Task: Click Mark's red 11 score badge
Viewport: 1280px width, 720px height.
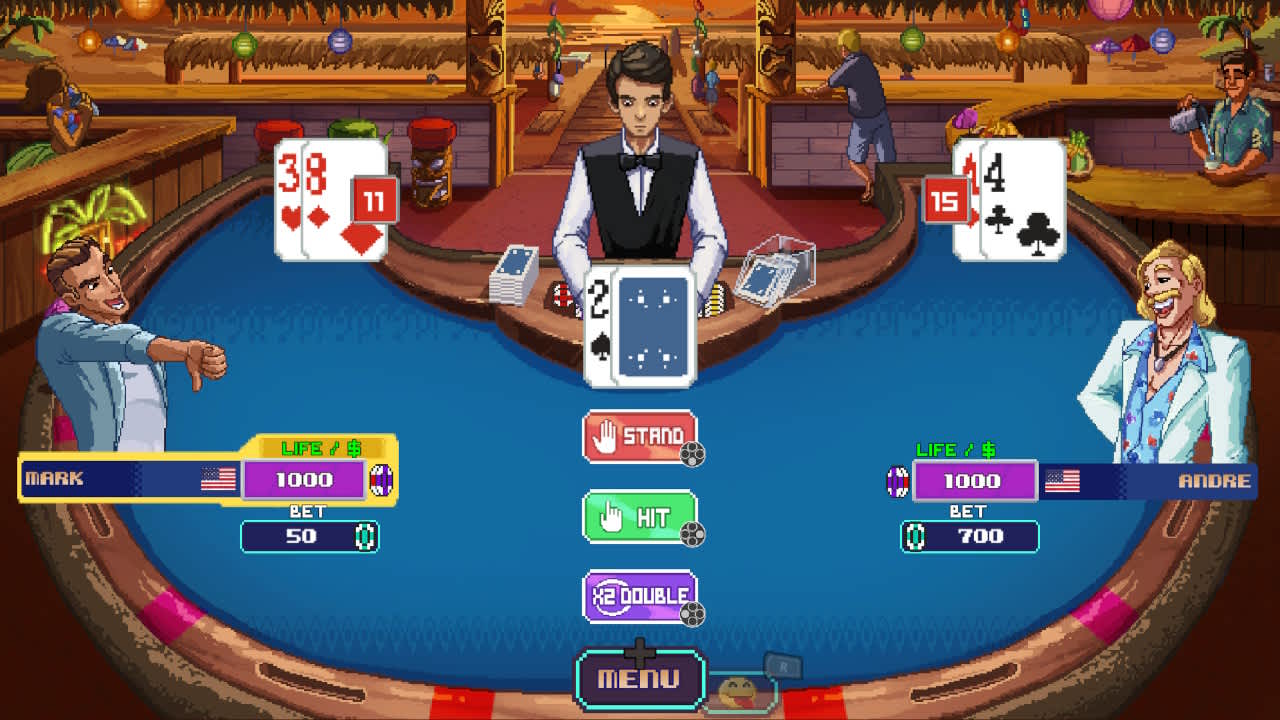Action: 373,197
